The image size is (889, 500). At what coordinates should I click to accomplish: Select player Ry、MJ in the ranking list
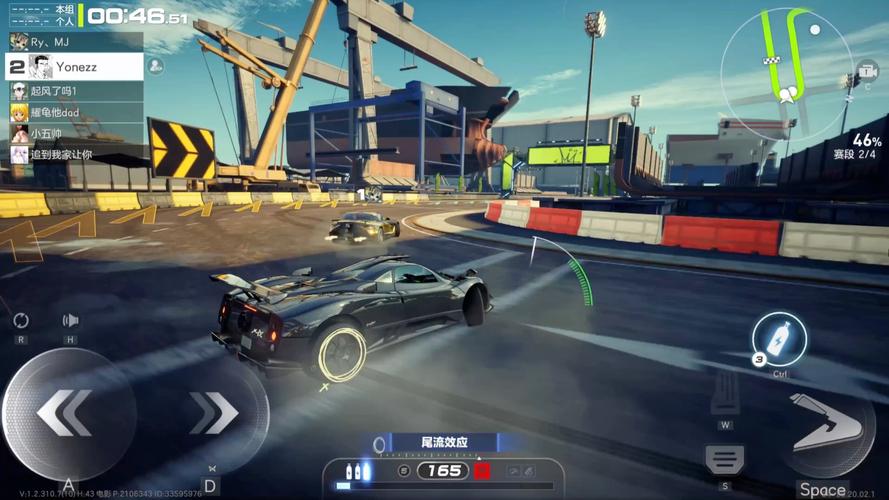[x=75, y=41]
